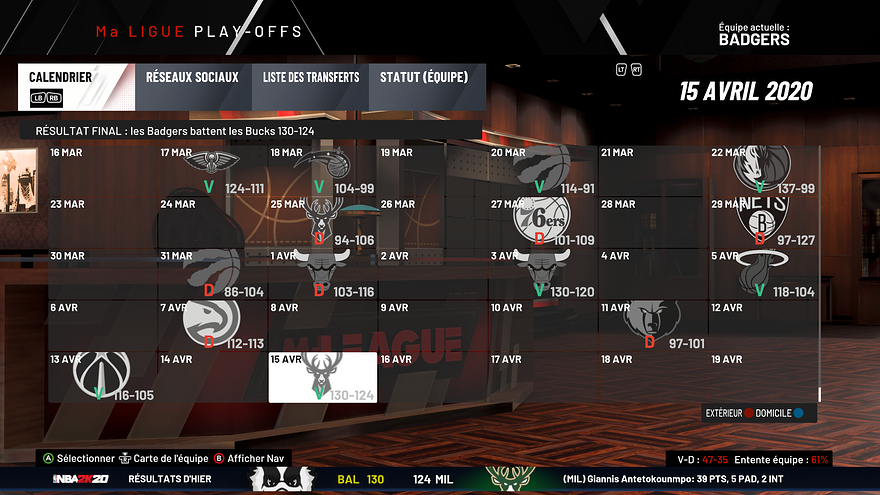Viewport: 880px width, 495px height.
Task: Pick the 22 MAR Mavericks game
Action: tap(762, 171)
